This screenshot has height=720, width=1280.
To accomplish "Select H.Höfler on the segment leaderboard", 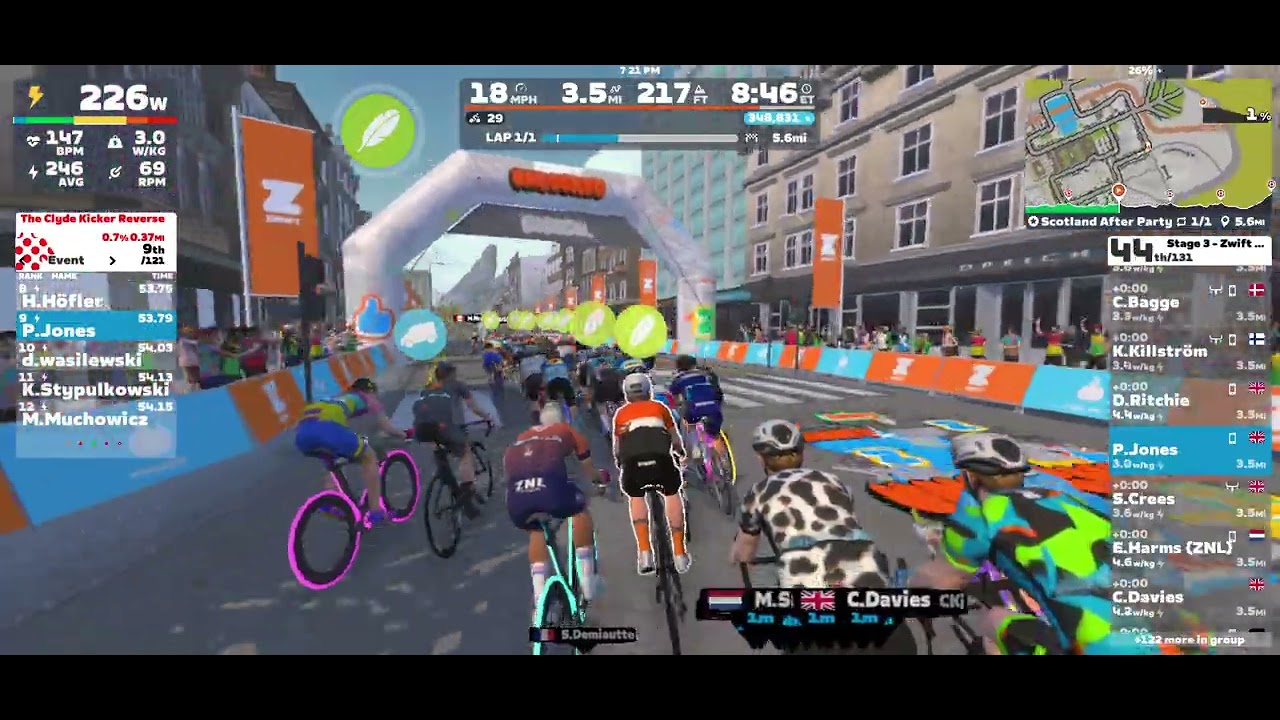I will pyautogui.click(x=95, y=300).
